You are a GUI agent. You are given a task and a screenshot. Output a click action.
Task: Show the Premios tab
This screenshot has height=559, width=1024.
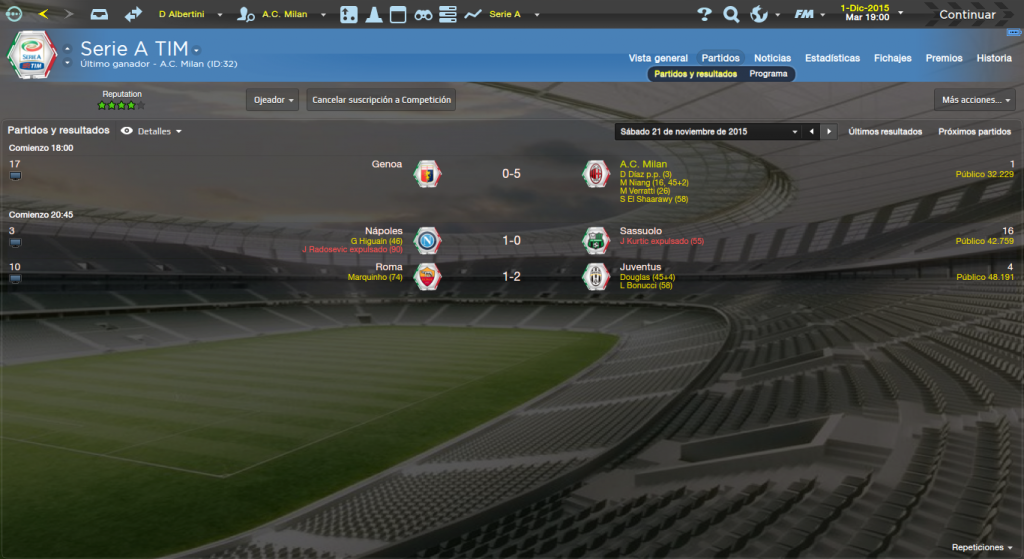pos(944,58)
